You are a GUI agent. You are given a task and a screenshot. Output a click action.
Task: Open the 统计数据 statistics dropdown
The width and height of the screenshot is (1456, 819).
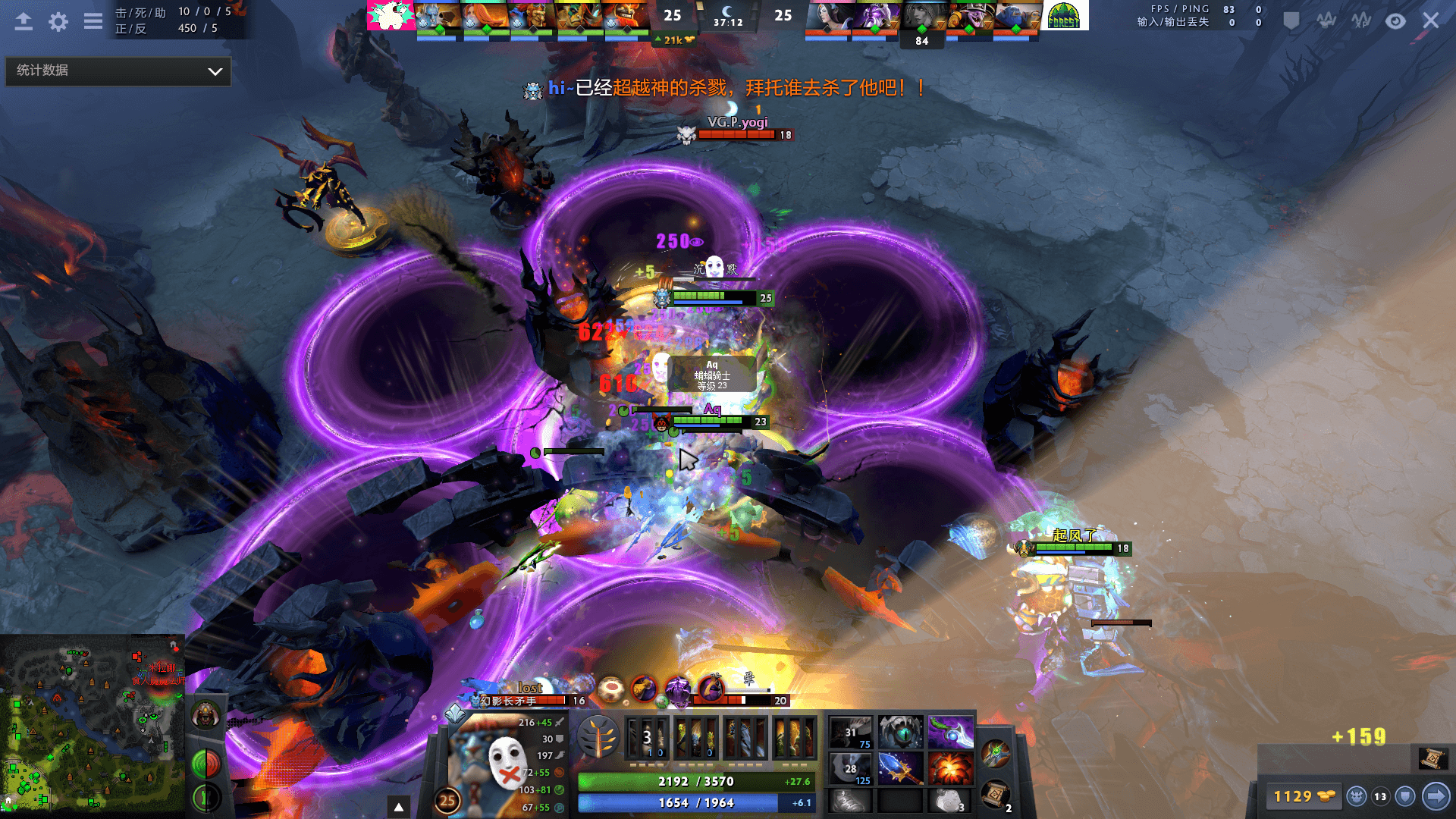coord(118,71)
